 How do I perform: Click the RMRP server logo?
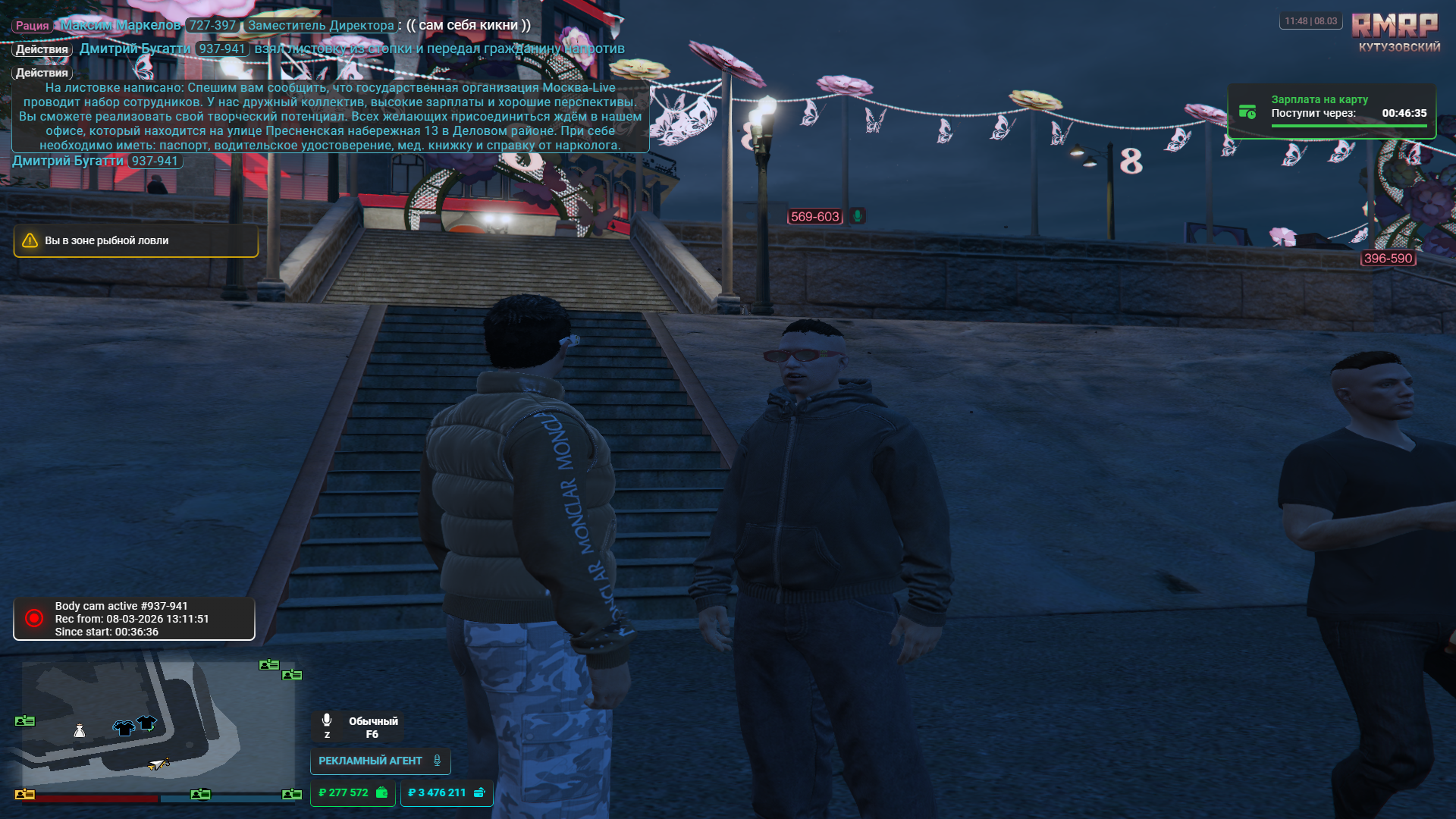(x=1395, y=27)
